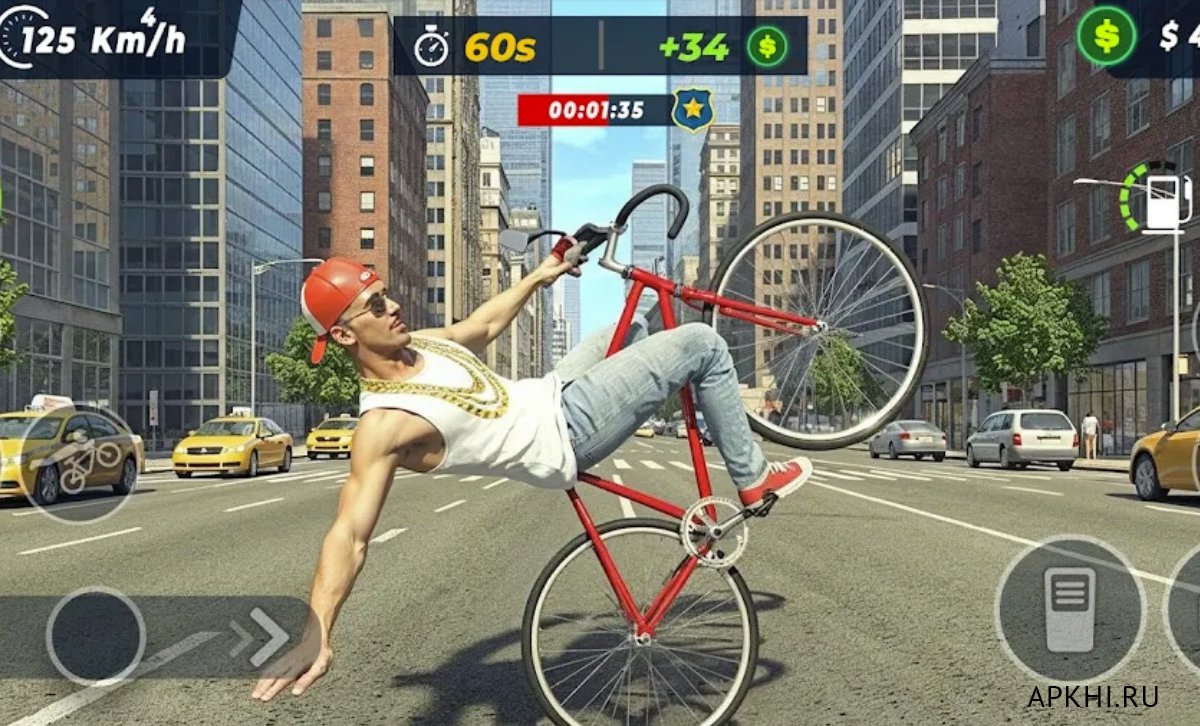The image size is (1200, 726).
Task: Tap the wheelie bike stunt button
Action: (x=78, y=463)
